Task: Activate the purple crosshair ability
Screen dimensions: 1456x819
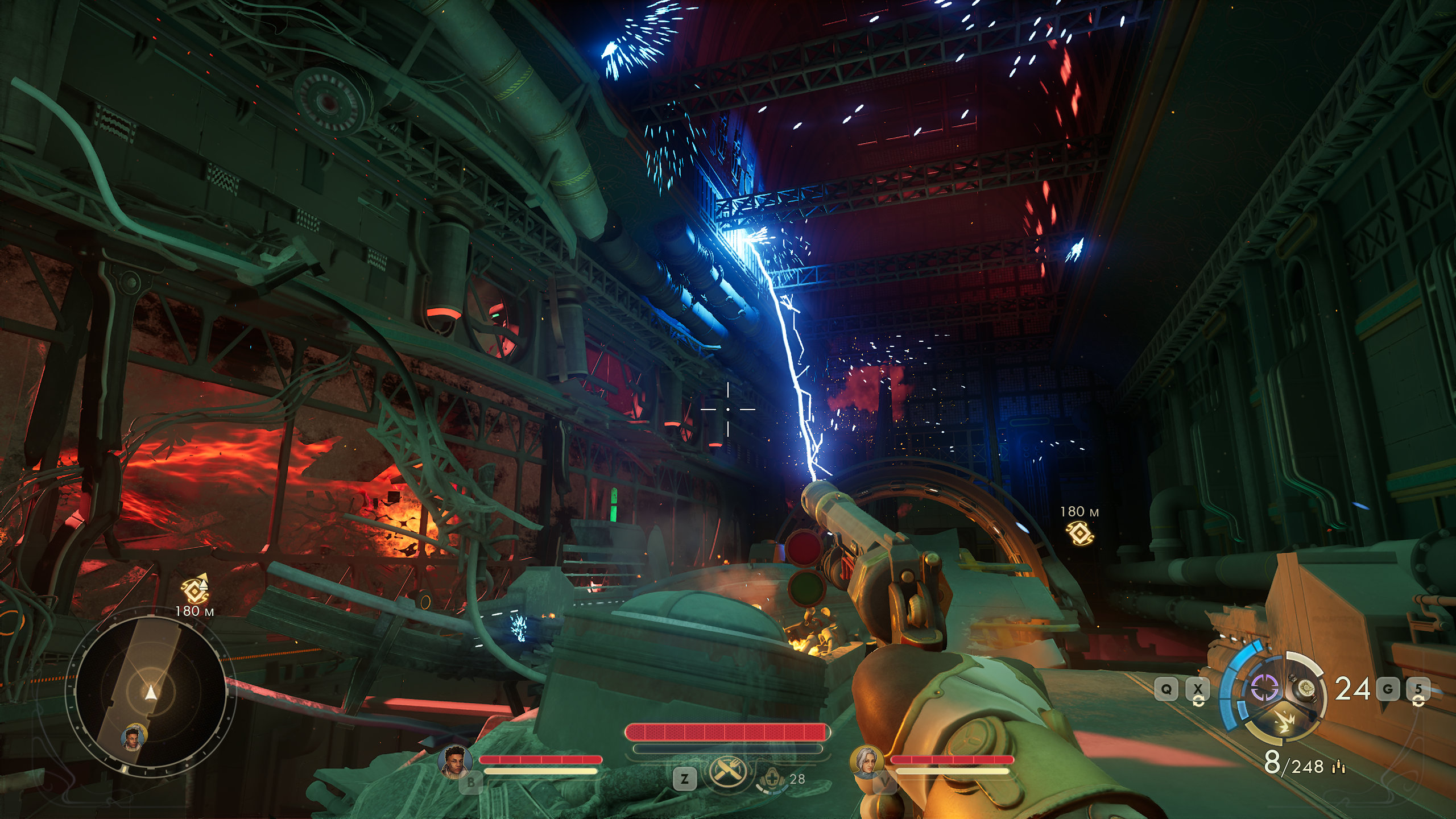Action: [x=1265, y=688]
